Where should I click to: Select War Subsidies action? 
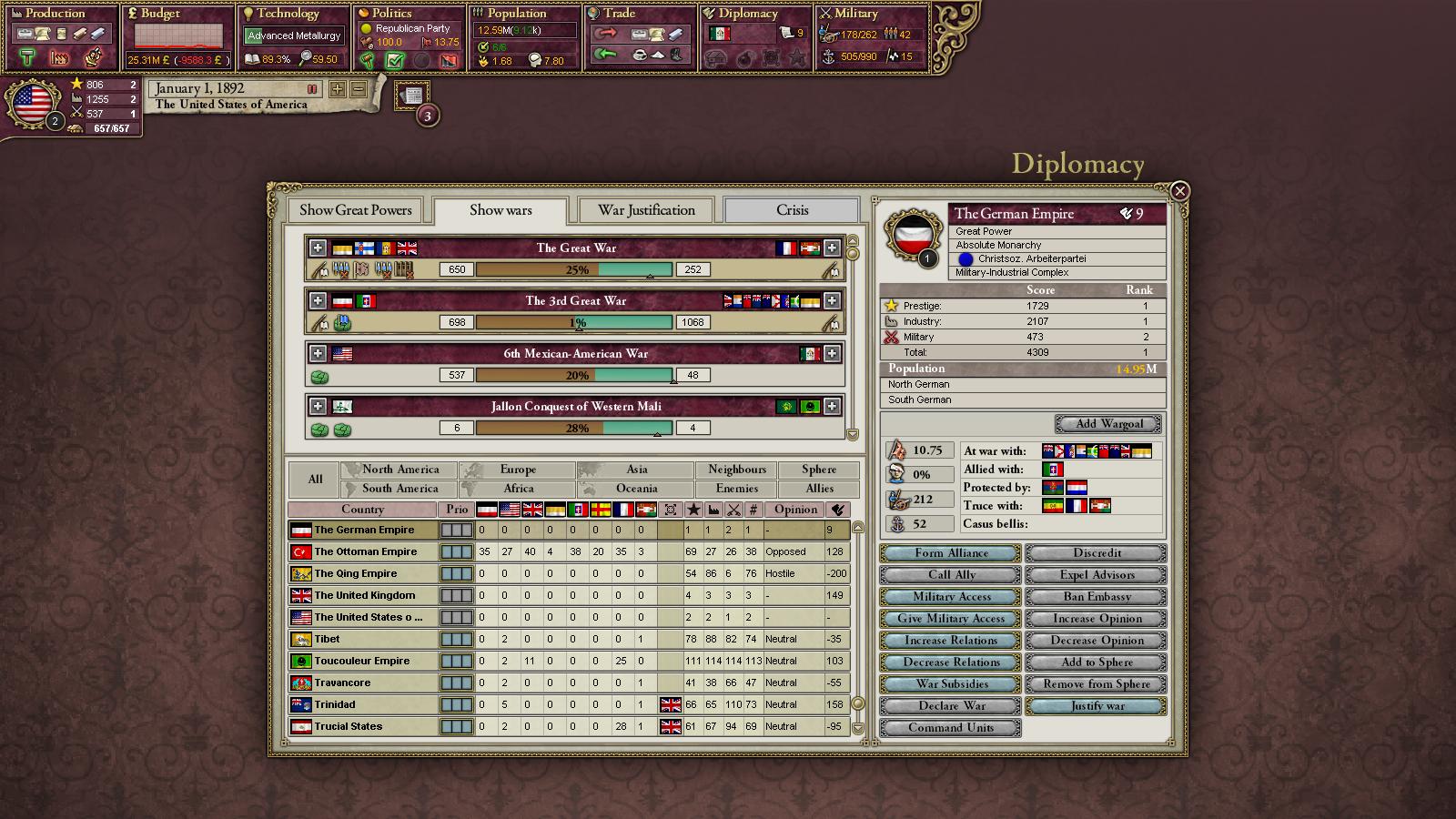point(950,684)
